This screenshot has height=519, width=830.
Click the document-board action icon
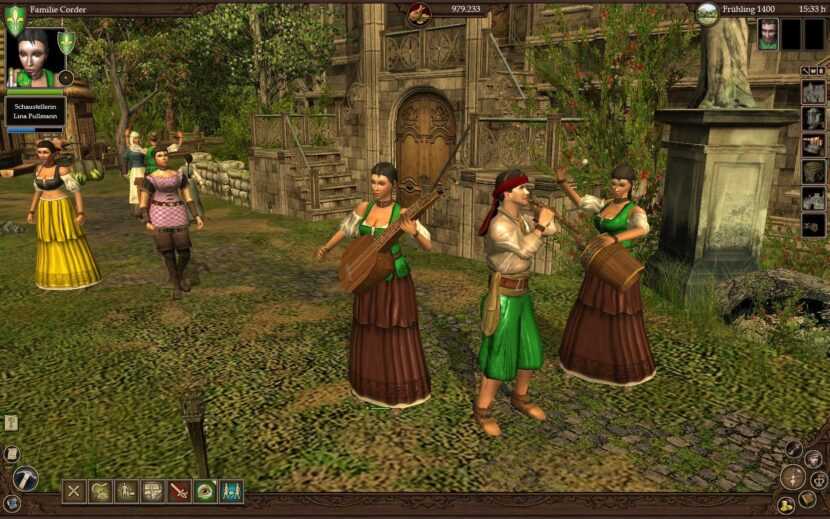[152, 491]
